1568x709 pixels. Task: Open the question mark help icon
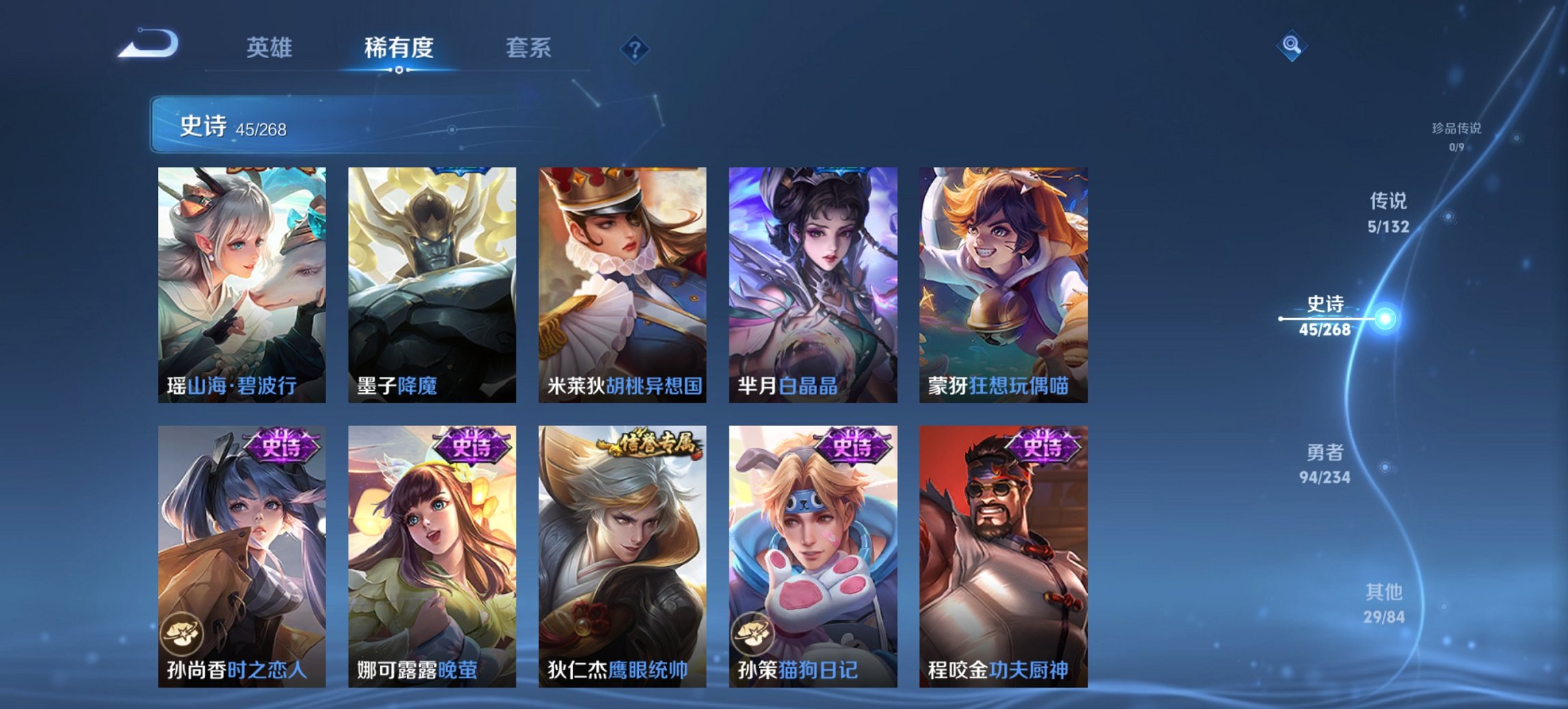635,50
